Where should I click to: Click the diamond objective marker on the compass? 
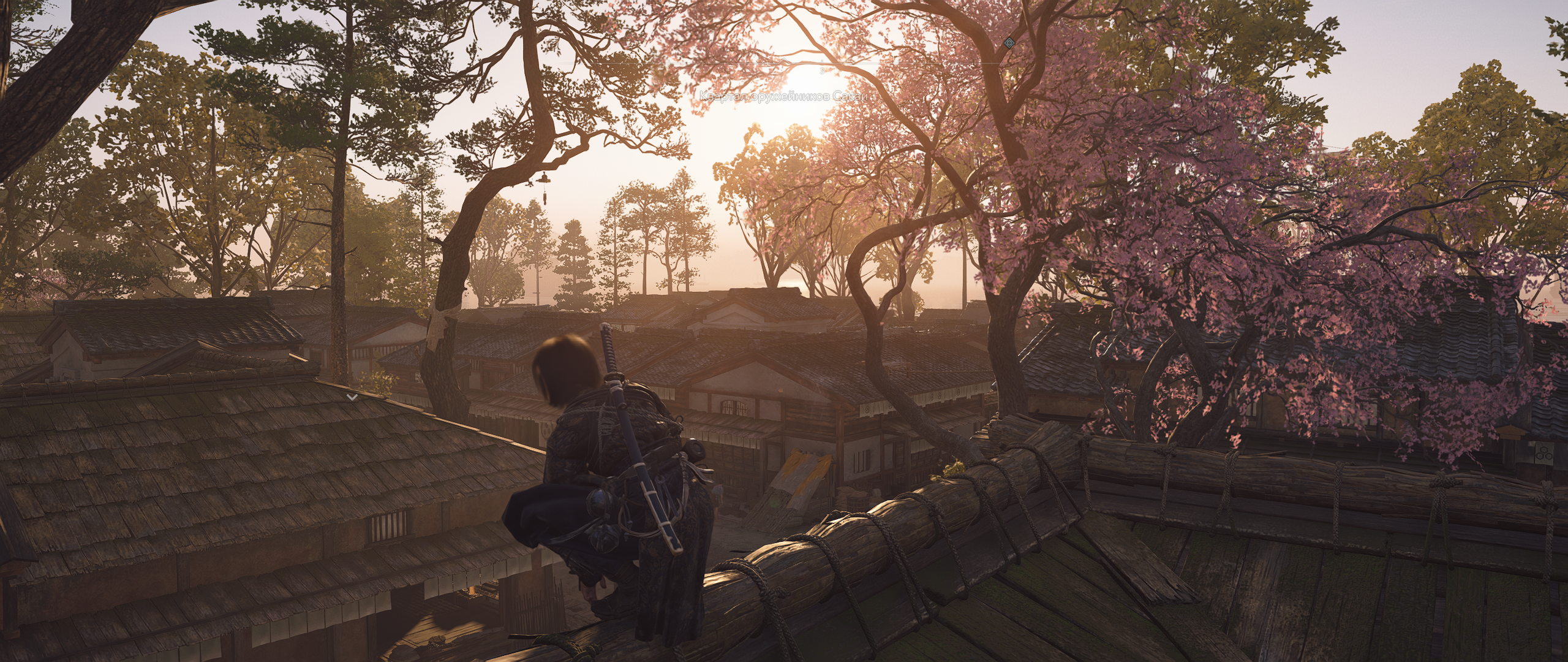[x=1009, y=42]
